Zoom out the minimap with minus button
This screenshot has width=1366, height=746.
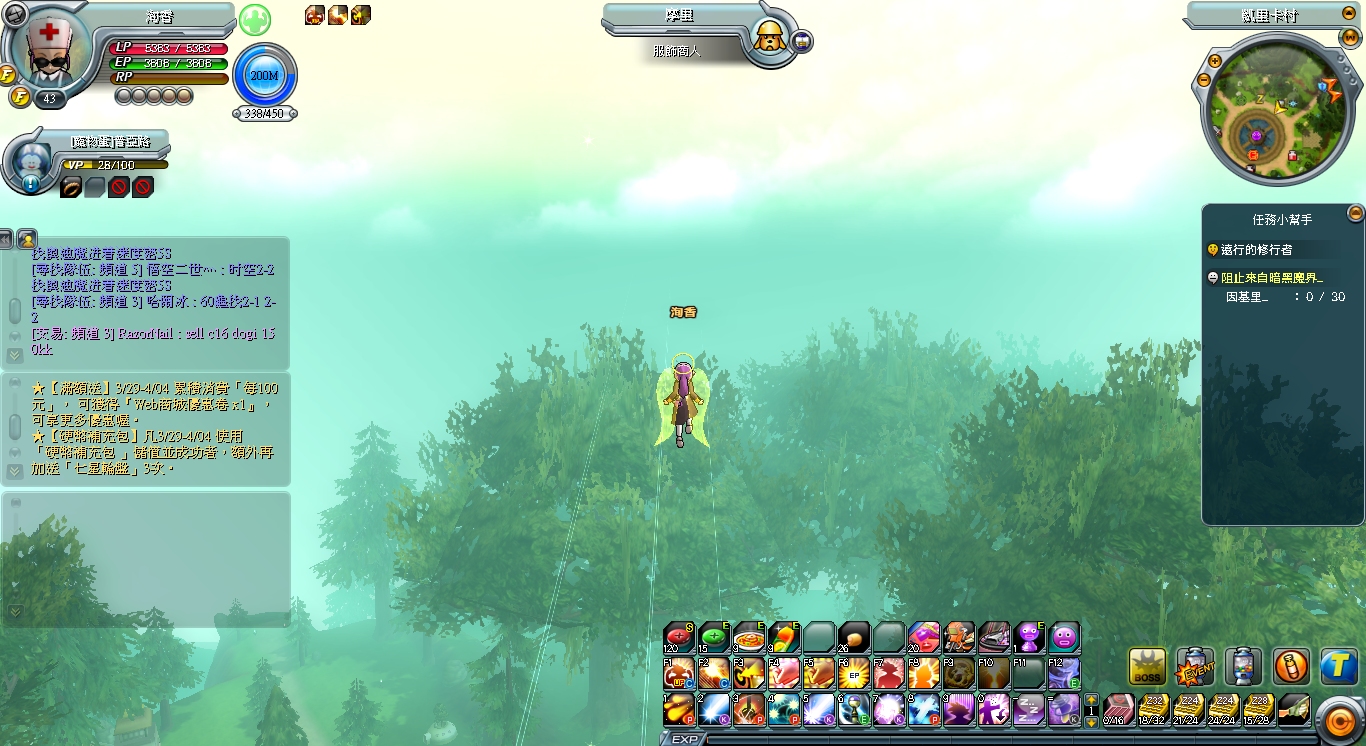[x=1202, y=78]
